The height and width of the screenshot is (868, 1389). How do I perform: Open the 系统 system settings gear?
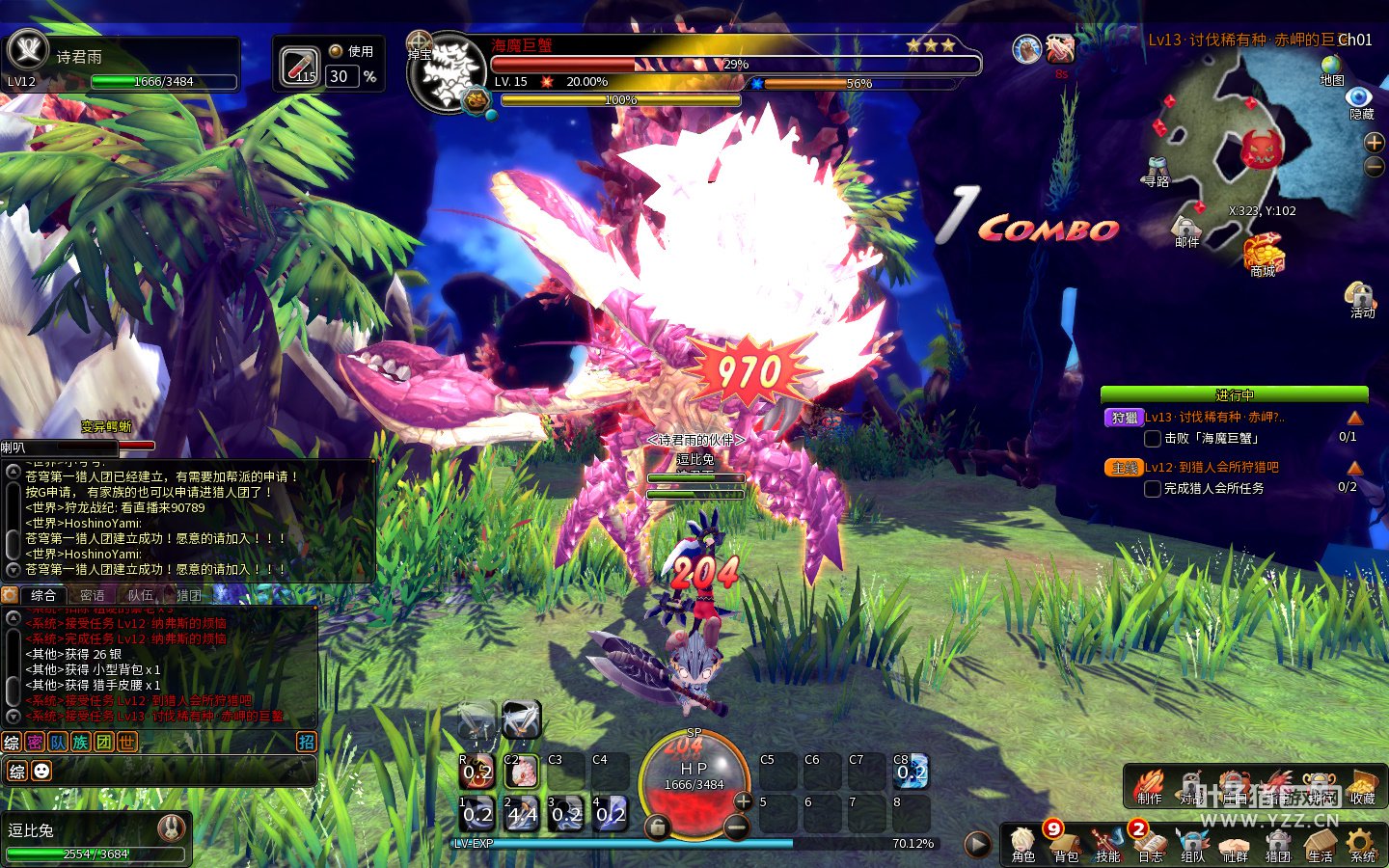[1362, 845]
